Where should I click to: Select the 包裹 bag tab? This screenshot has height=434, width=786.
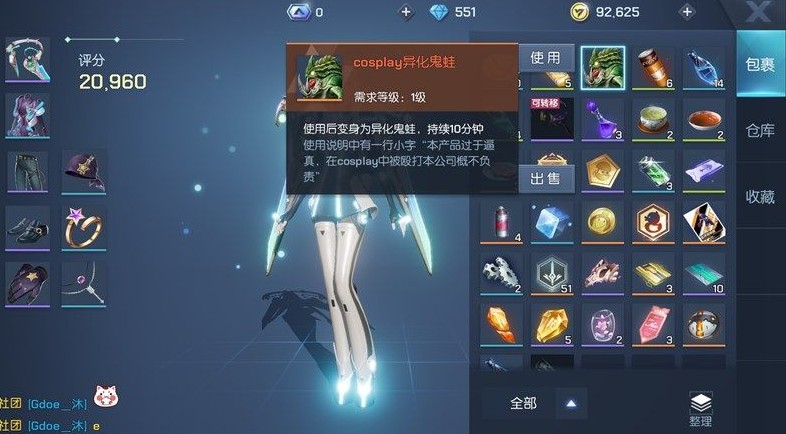[x=760, y=65]
